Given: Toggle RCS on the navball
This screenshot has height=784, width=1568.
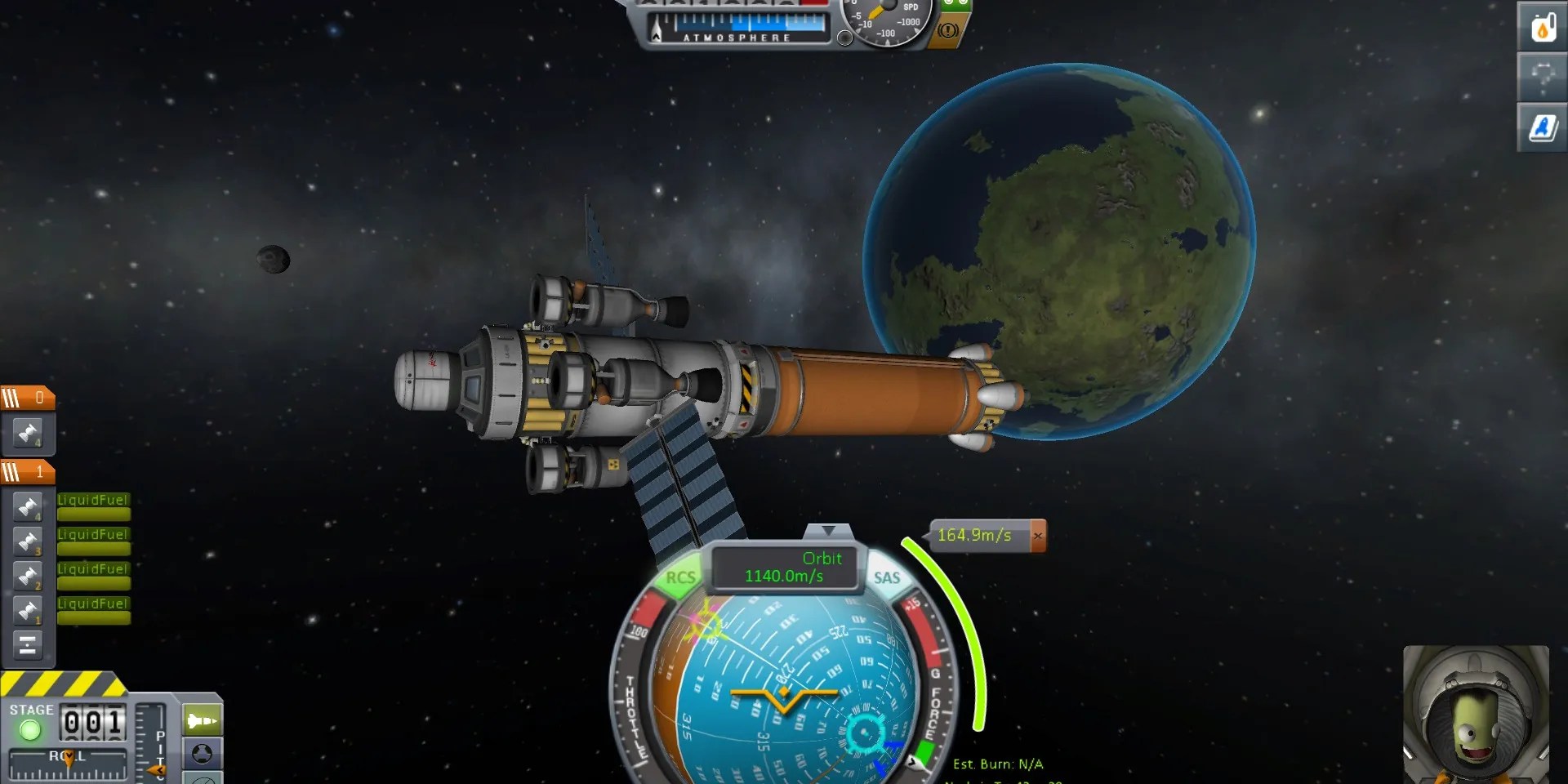Looking at the screenshot, I should coord(680,577).
